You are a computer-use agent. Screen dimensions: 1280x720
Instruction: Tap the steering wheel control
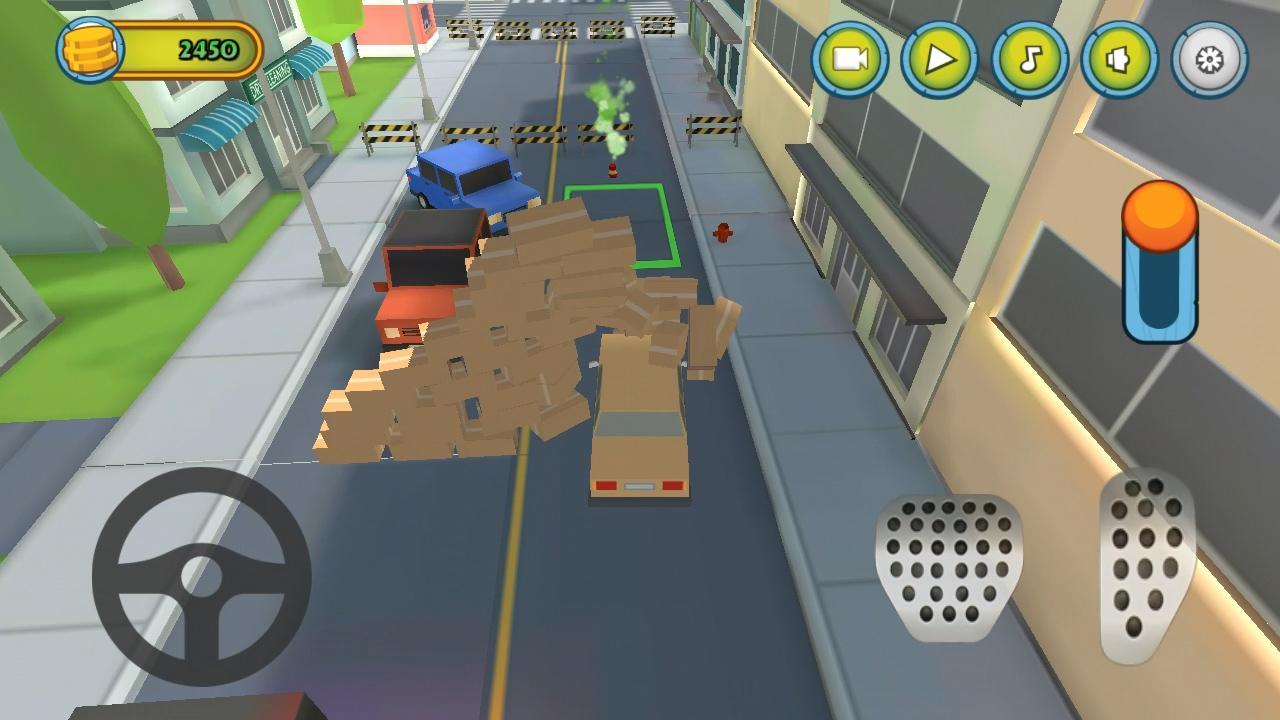pos(203,575)
